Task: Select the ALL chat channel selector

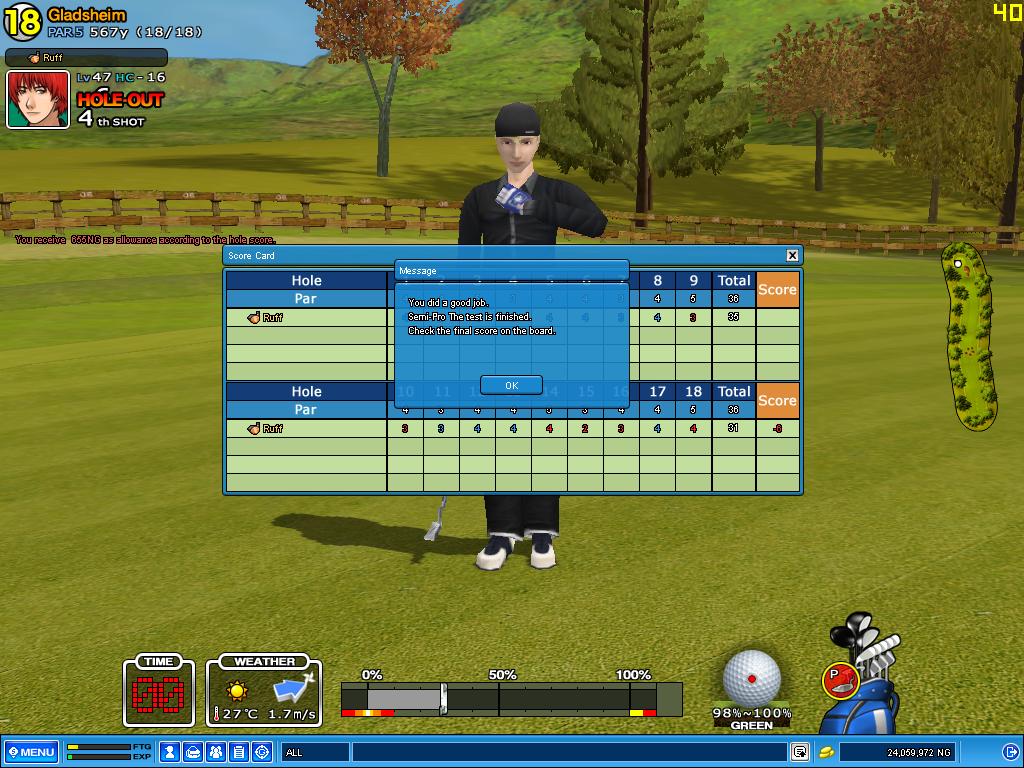Action: pyautogui.click(x=314, y=752)
